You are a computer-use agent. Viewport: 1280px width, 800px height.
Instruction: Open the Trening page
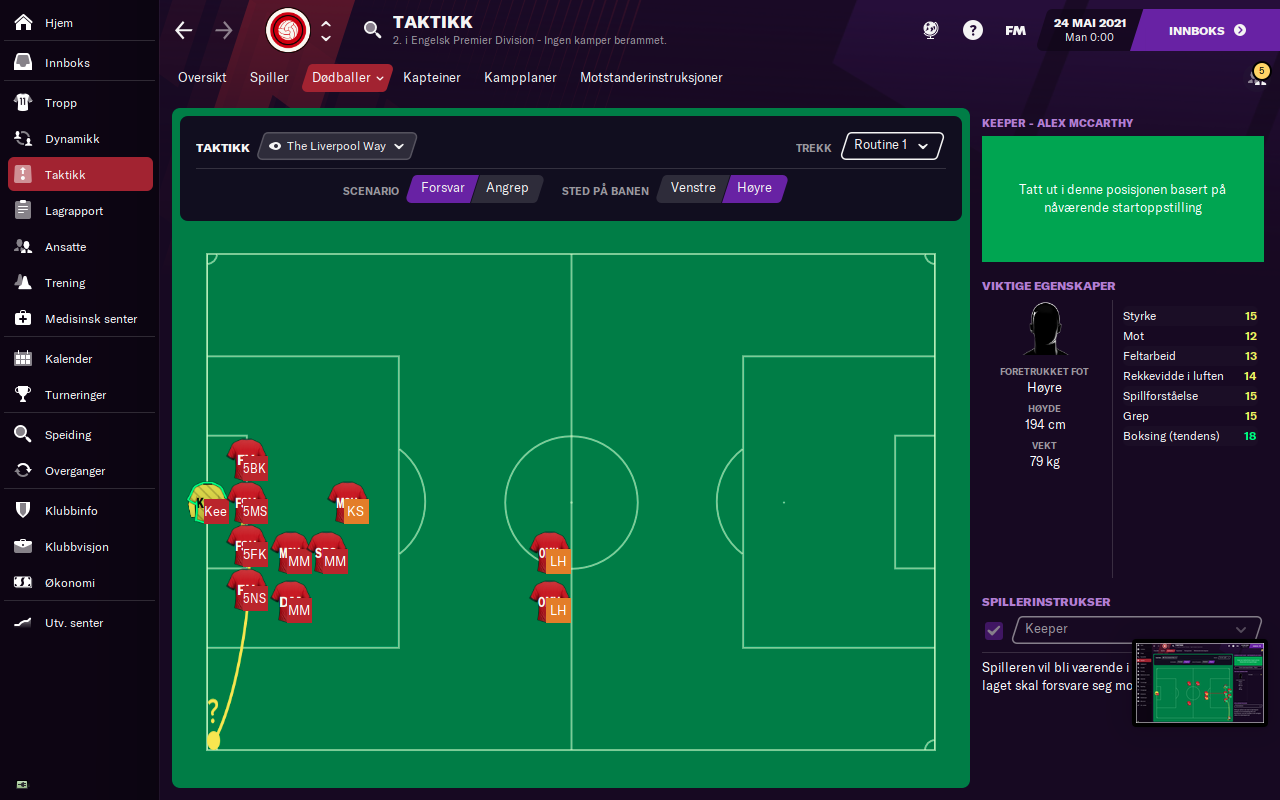(65, 283)
